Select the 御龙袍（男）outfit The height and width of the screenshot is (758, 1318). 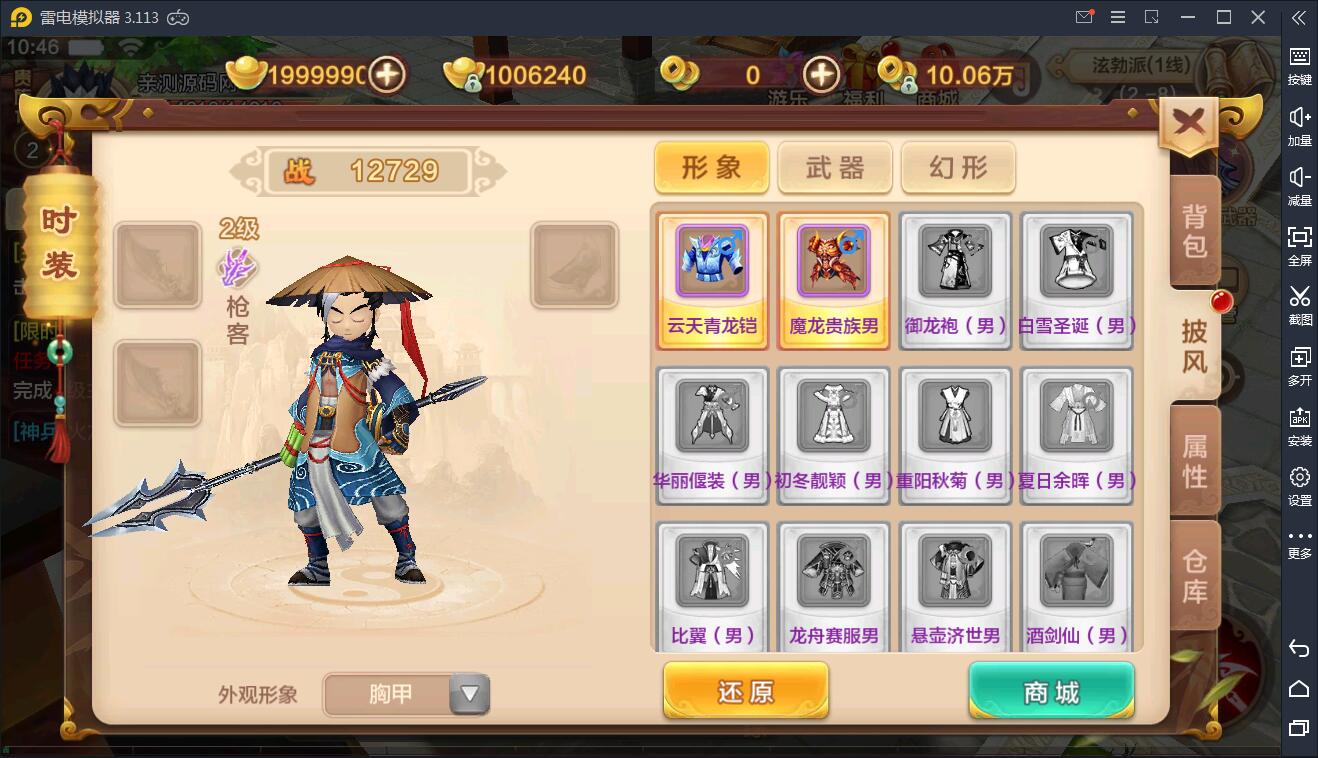click(955, 265)
